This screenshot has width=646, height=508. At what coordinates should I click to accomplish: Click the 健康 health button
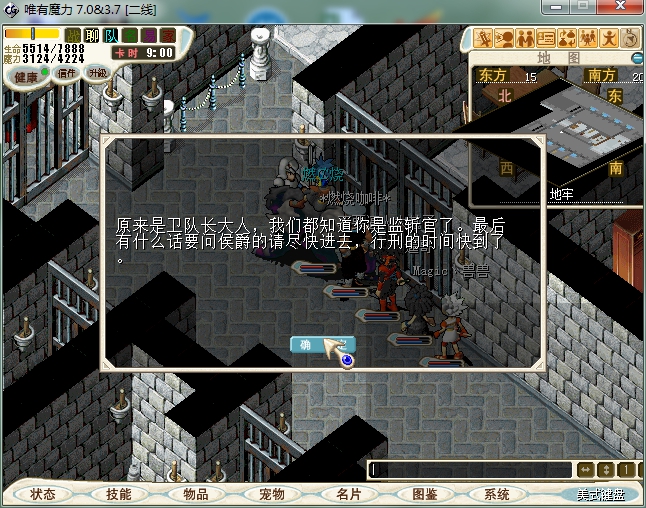pyautogui.click(x=26, y=76)
